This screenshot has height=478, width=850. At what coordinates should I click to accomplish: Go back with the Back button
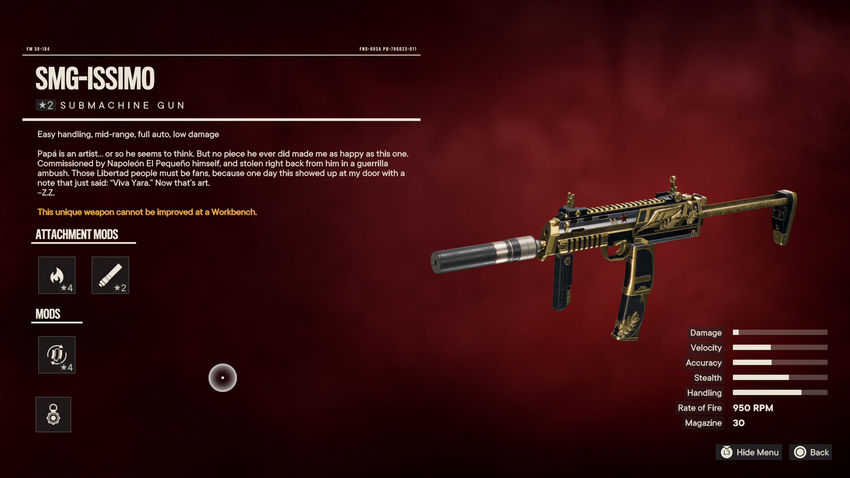810,452
